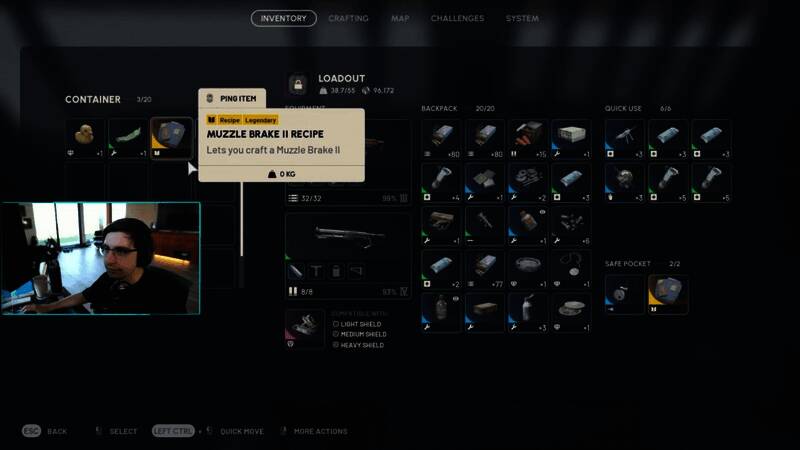This screenshot has width=800, height=450.
Task: Choose the shield slot in the loadout
Action: [x=304, y=328]
